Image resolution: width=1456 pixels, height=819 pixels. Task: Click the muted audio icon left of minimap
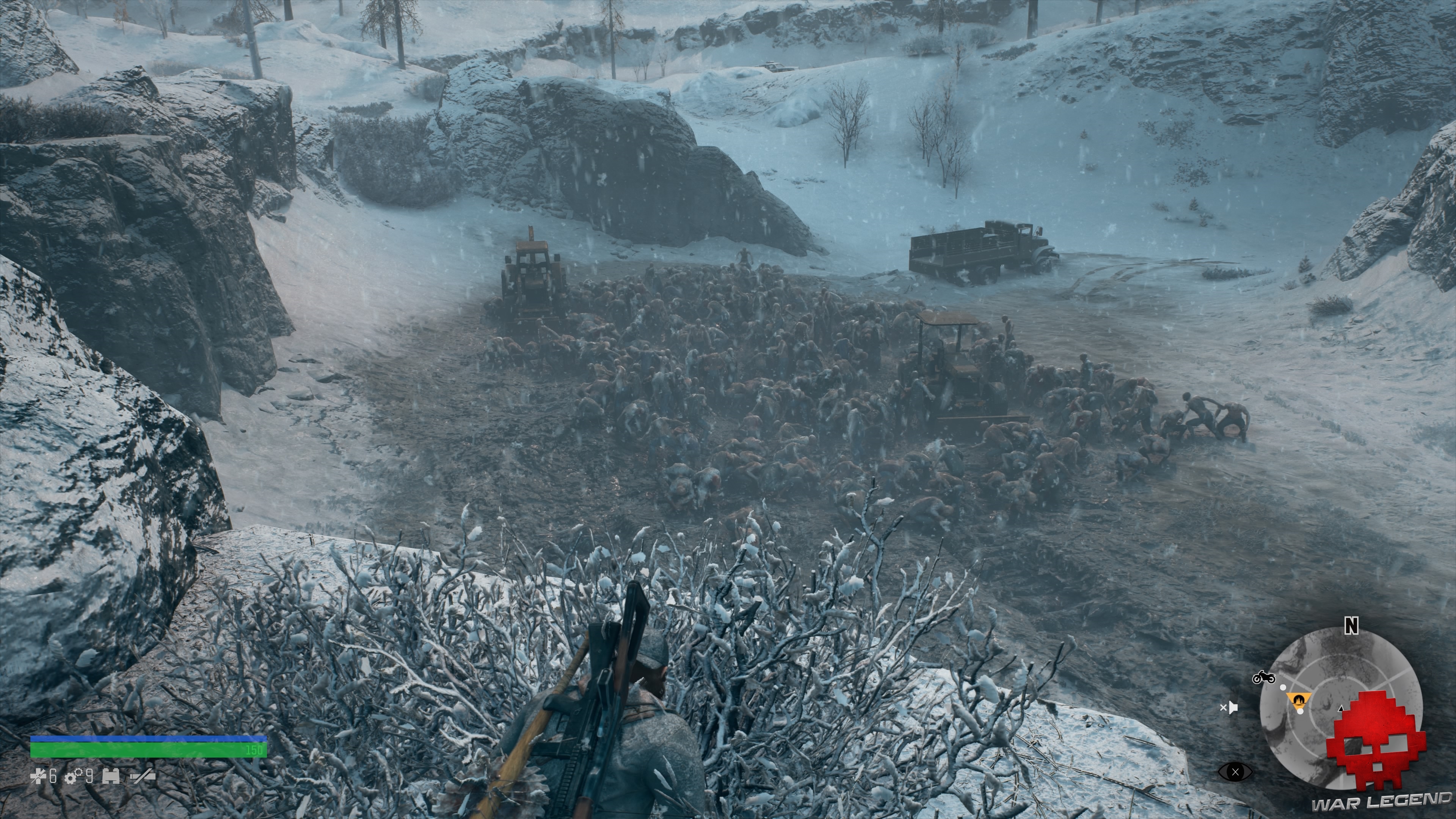click(x=1230, y=708)
